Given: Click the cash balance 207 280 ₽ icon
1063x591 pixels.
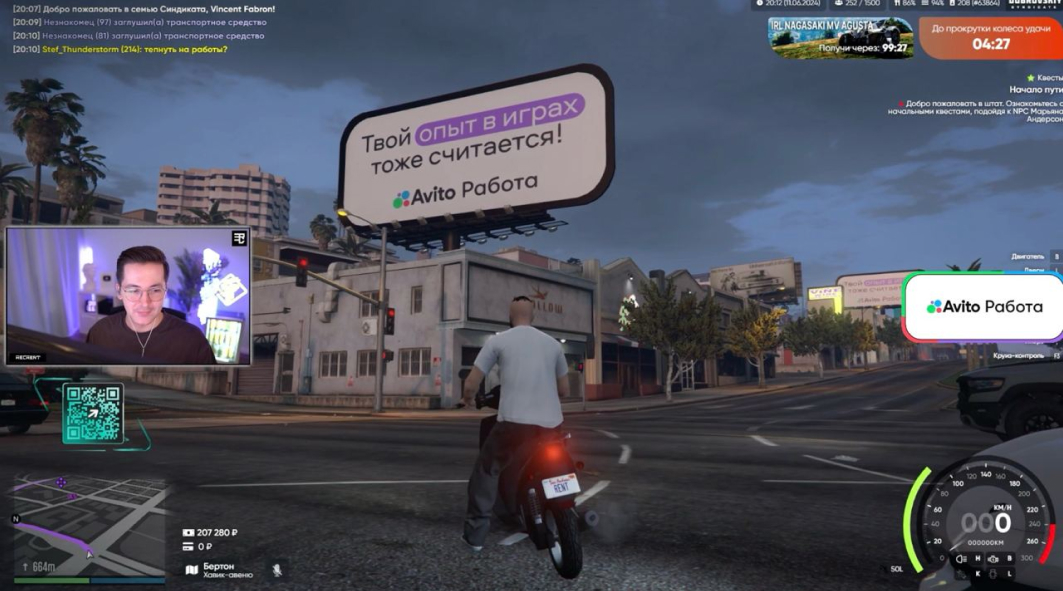Looking at the screenshot, I should tap(188, 533).
